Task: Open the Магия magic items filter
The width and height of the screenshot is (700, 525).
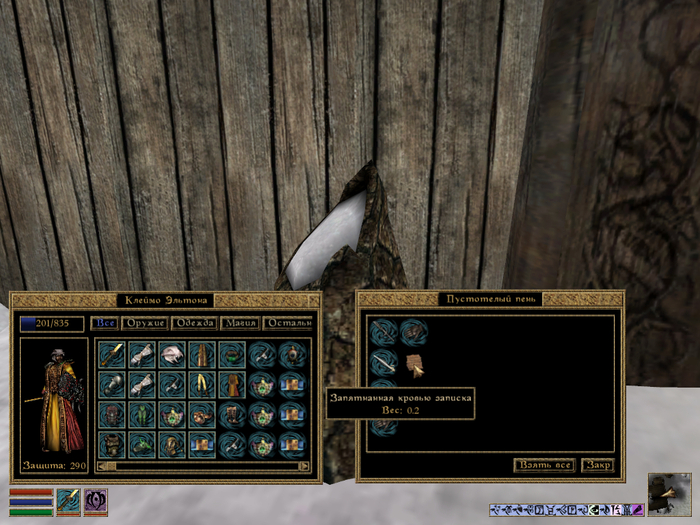Action: [x=242, y=323]
